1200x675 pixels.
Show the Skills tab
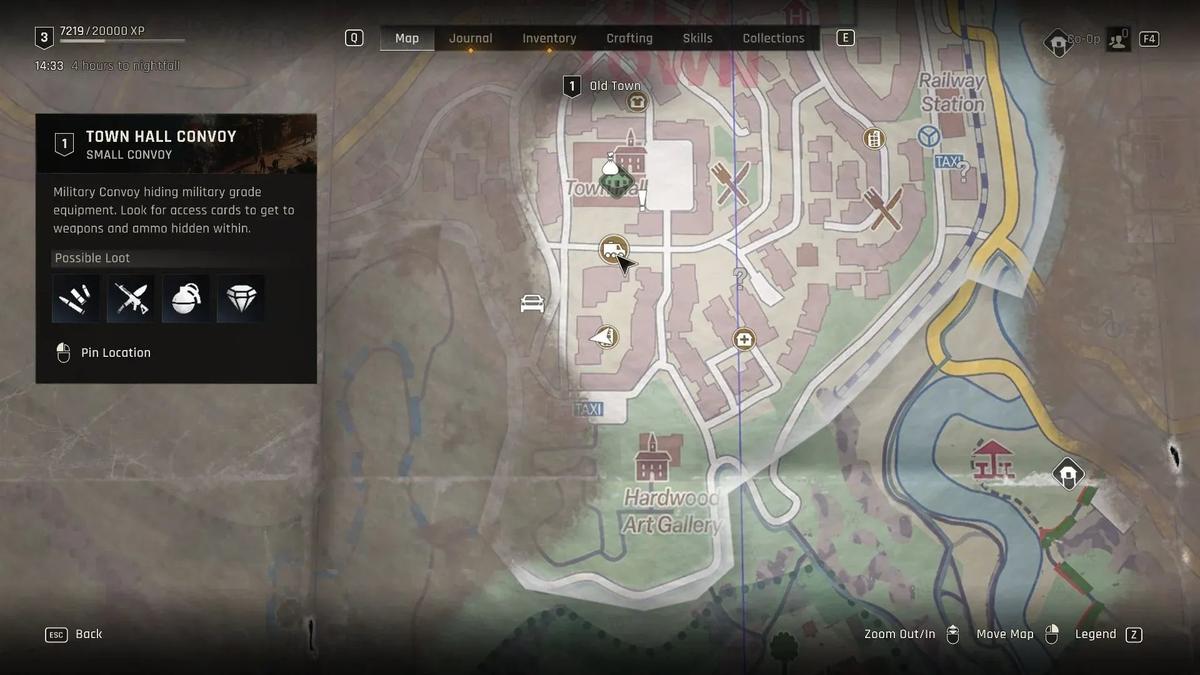(x=697, y=38)
